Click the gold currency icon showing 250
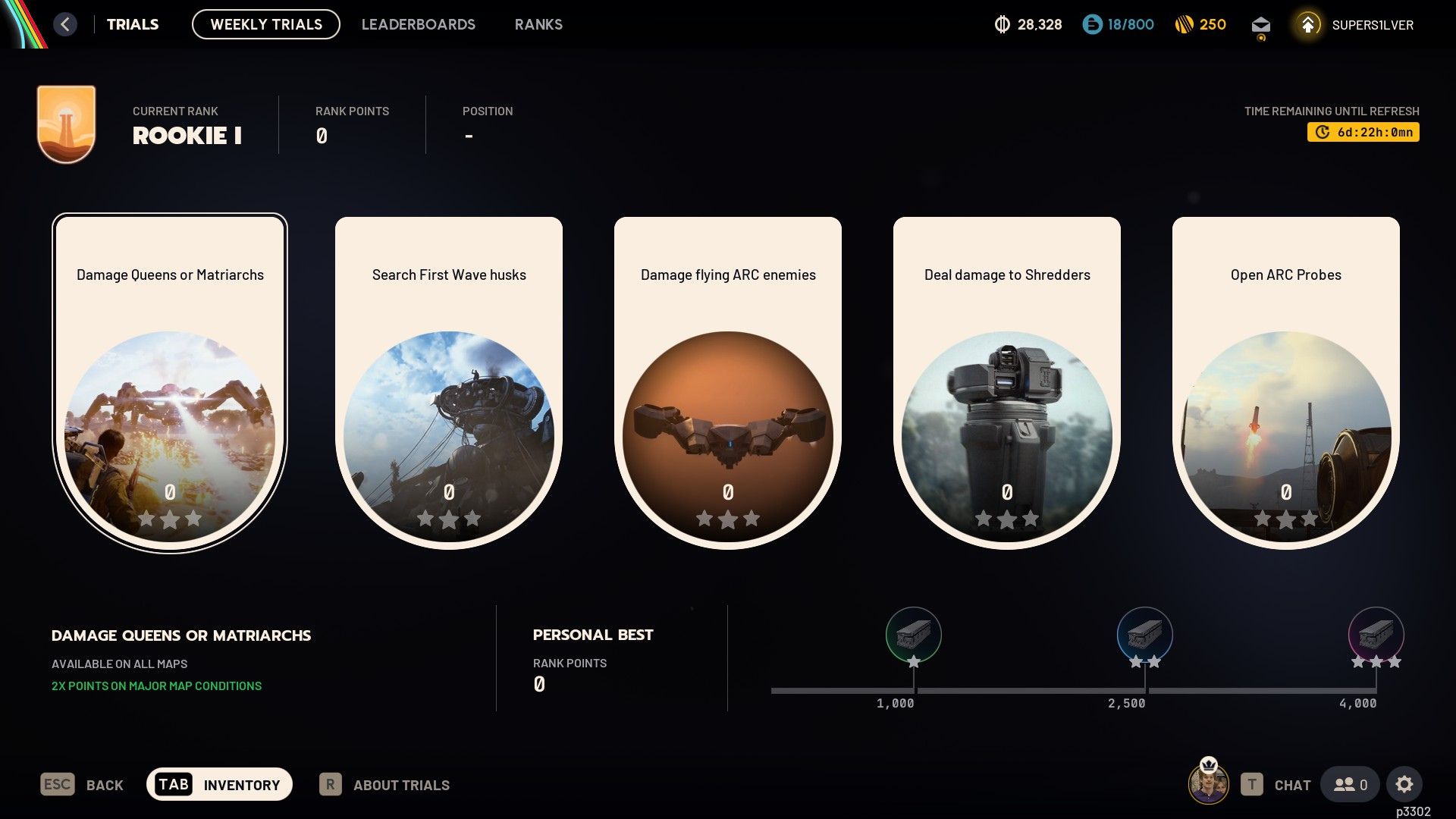 tap(1183, 24)
